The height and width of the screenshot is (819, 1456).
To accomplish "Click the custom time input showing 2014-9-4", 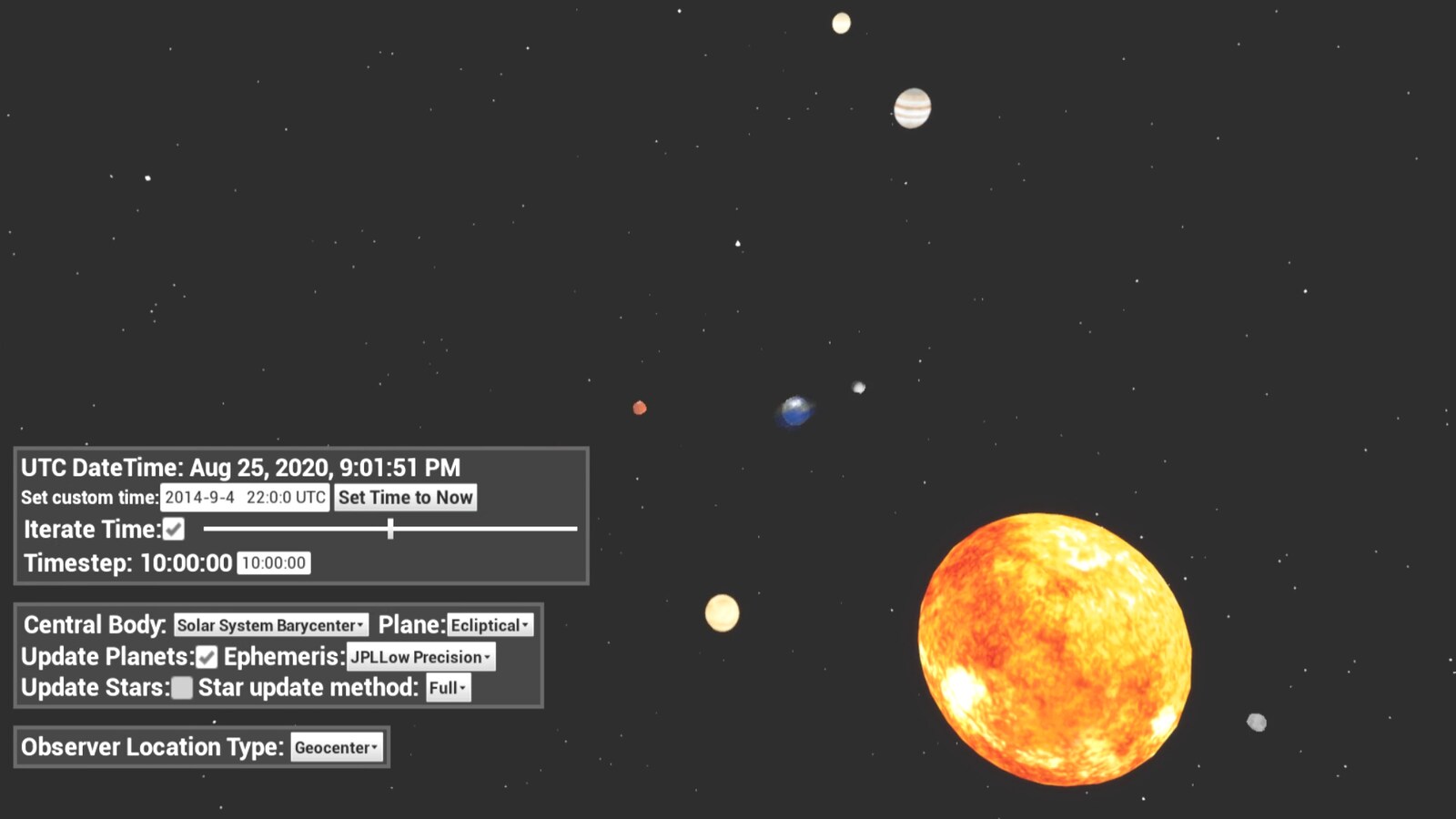I will pyautogui.click(x=244, y=498).
